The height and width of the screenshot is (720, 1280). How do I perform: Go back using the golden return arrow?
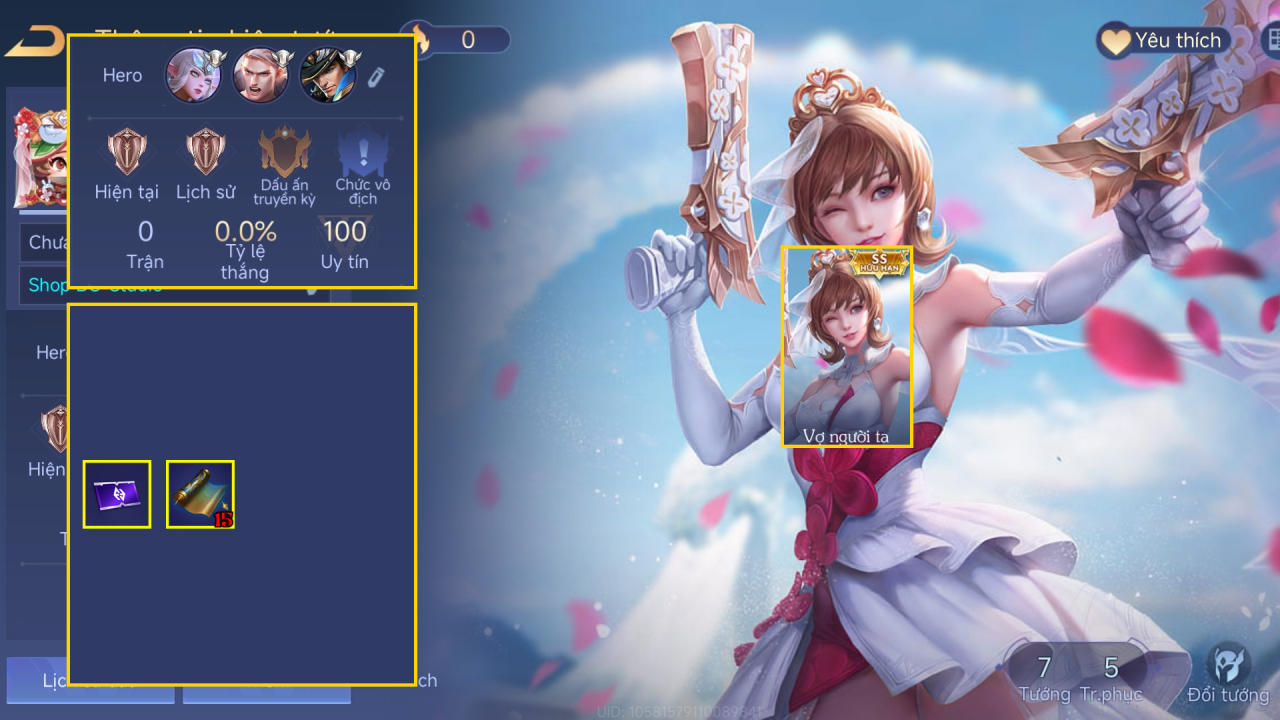tap(35, 42)
